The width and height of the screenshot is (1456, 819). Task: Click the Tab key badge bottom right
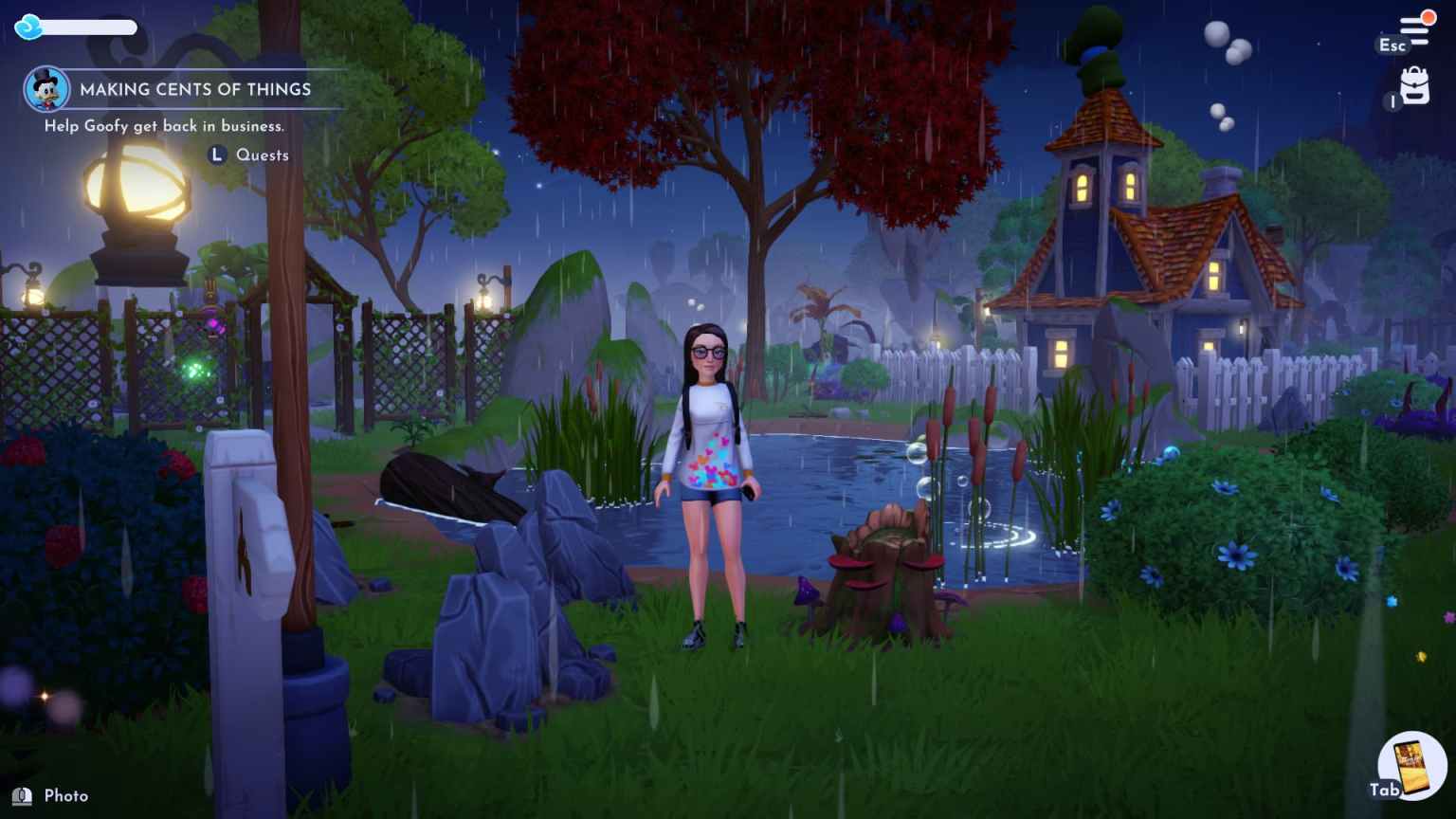1385,788
